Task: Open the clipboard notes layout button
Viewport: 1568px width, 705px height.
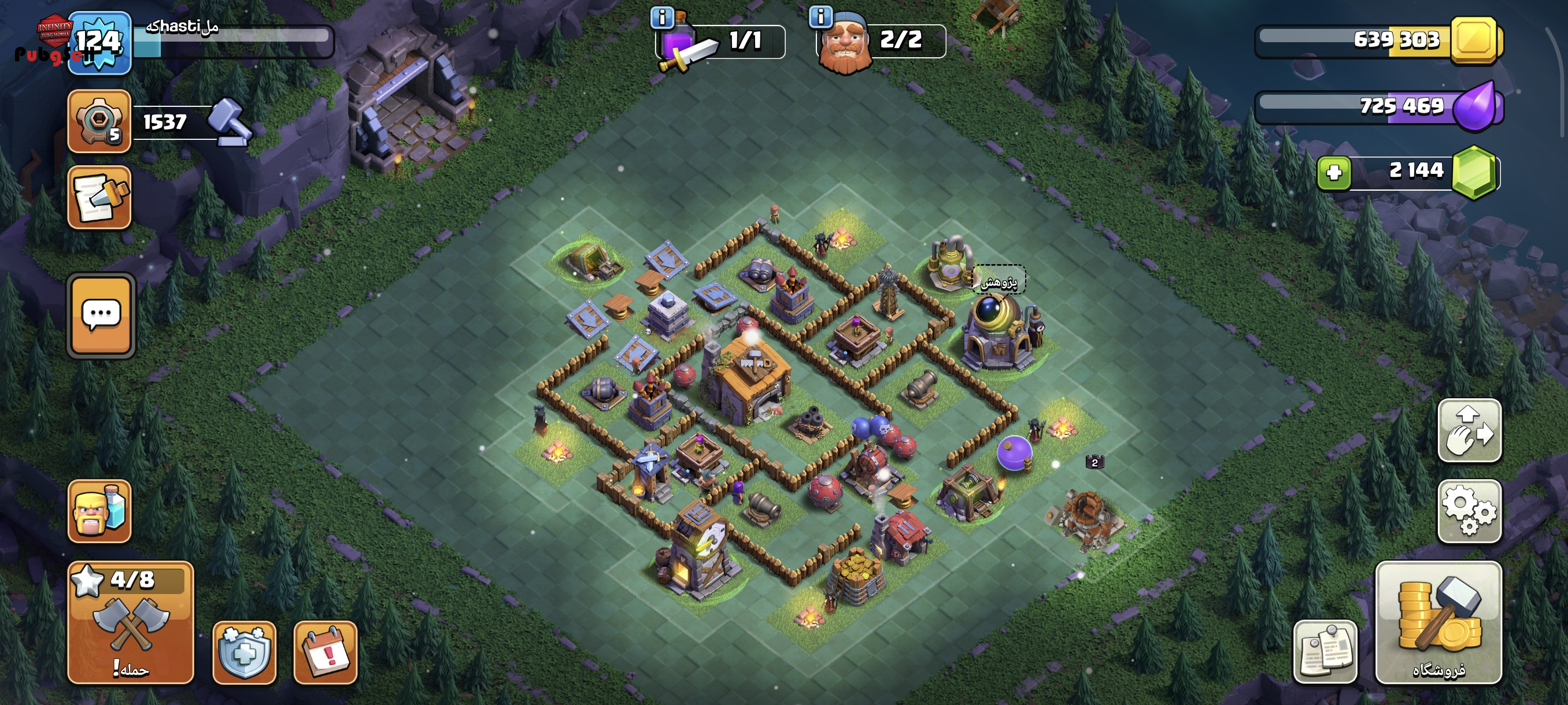Action: (x=1325, y=652)
